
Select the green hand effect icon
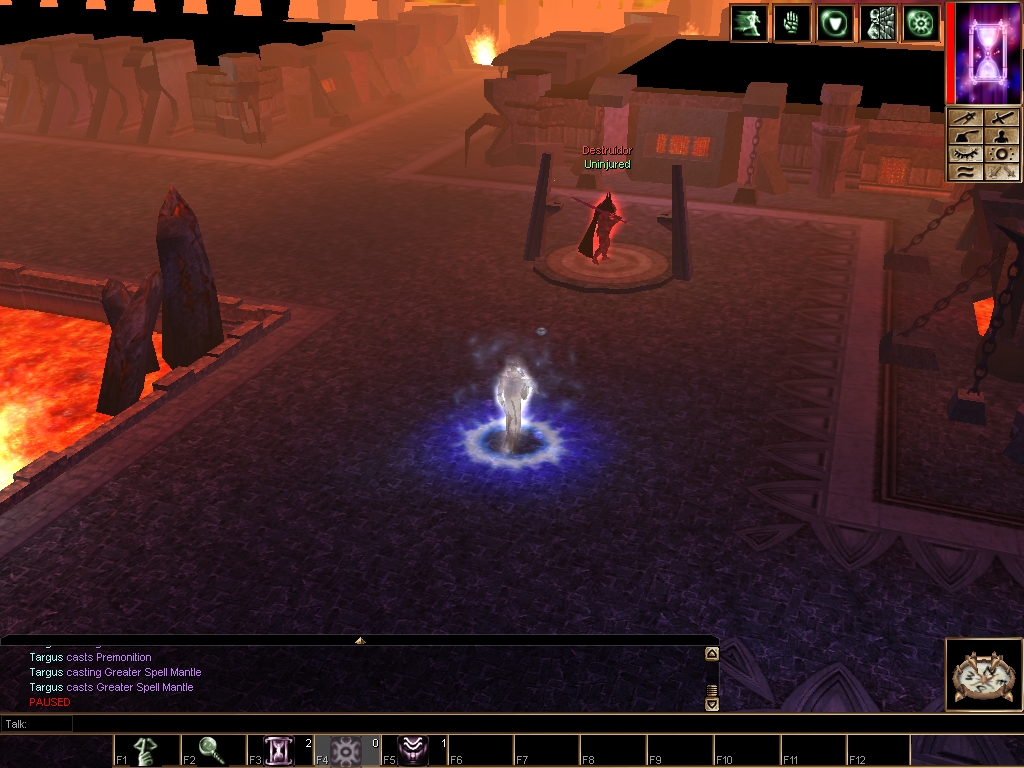tap(792, 23)
